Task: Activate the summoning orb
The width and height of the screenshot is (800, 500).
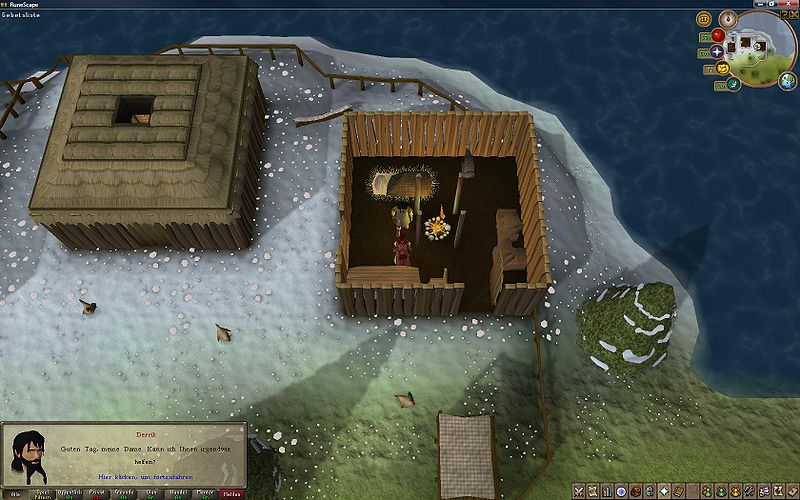Action: pyautogui.click(x=732, y=83)
